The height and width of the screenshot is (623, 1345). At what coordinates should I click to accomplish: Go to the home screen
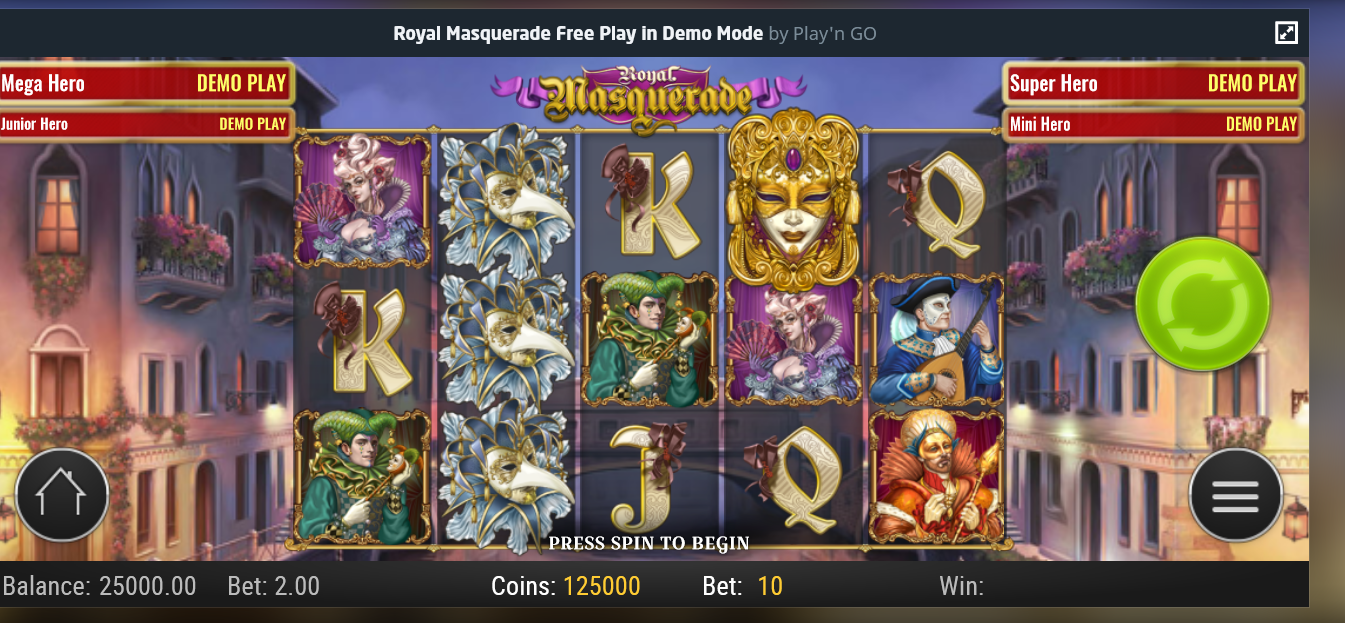(x=62, y=495)
